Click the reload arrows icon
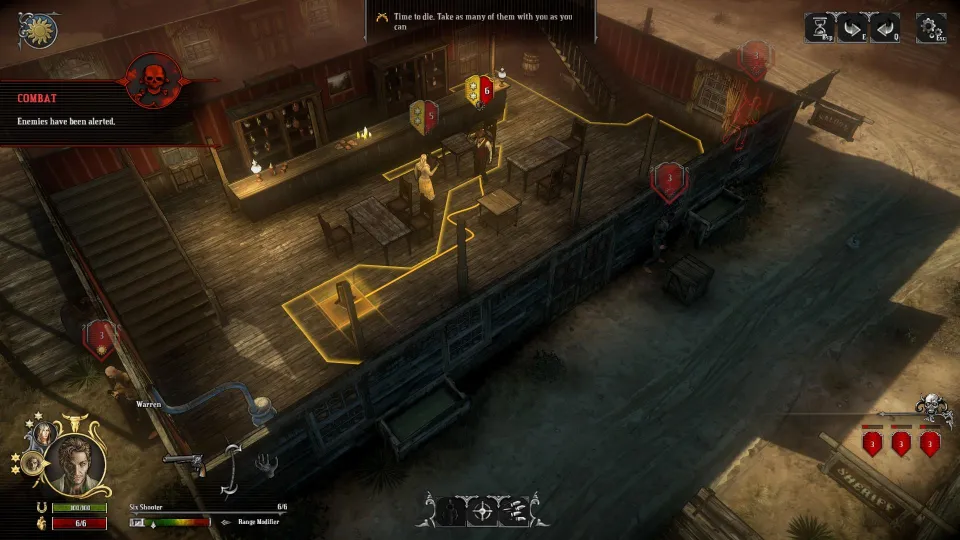 [x=232, y=468]
